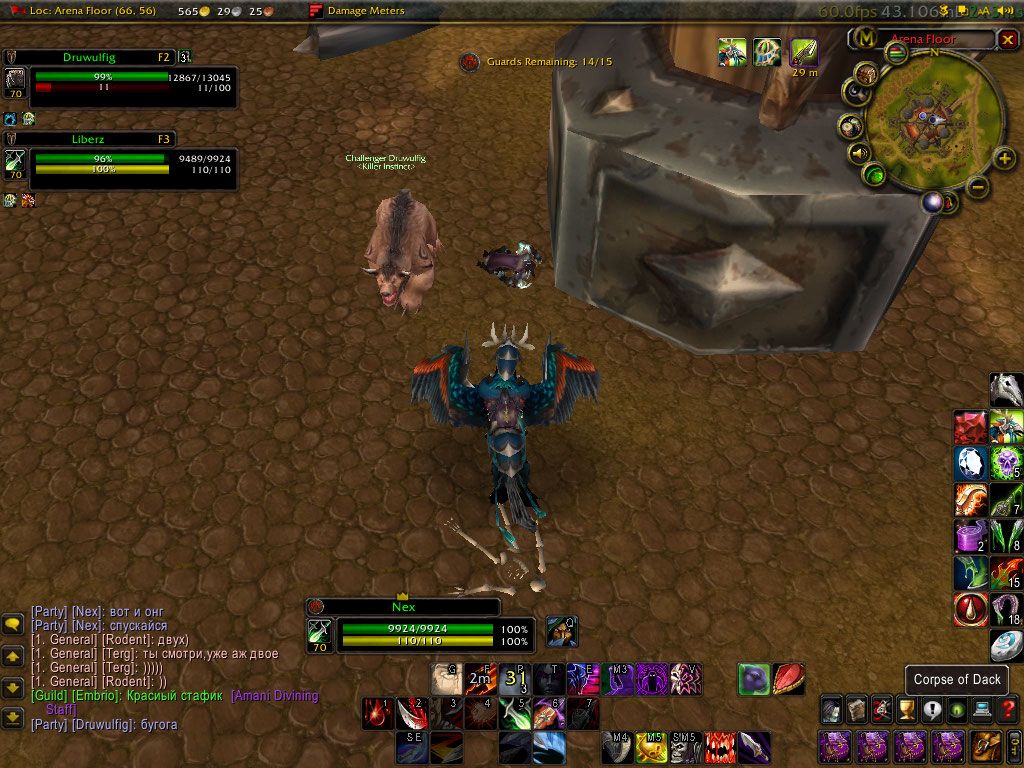Use the white diamond gem item

click(x=970, y=463)
